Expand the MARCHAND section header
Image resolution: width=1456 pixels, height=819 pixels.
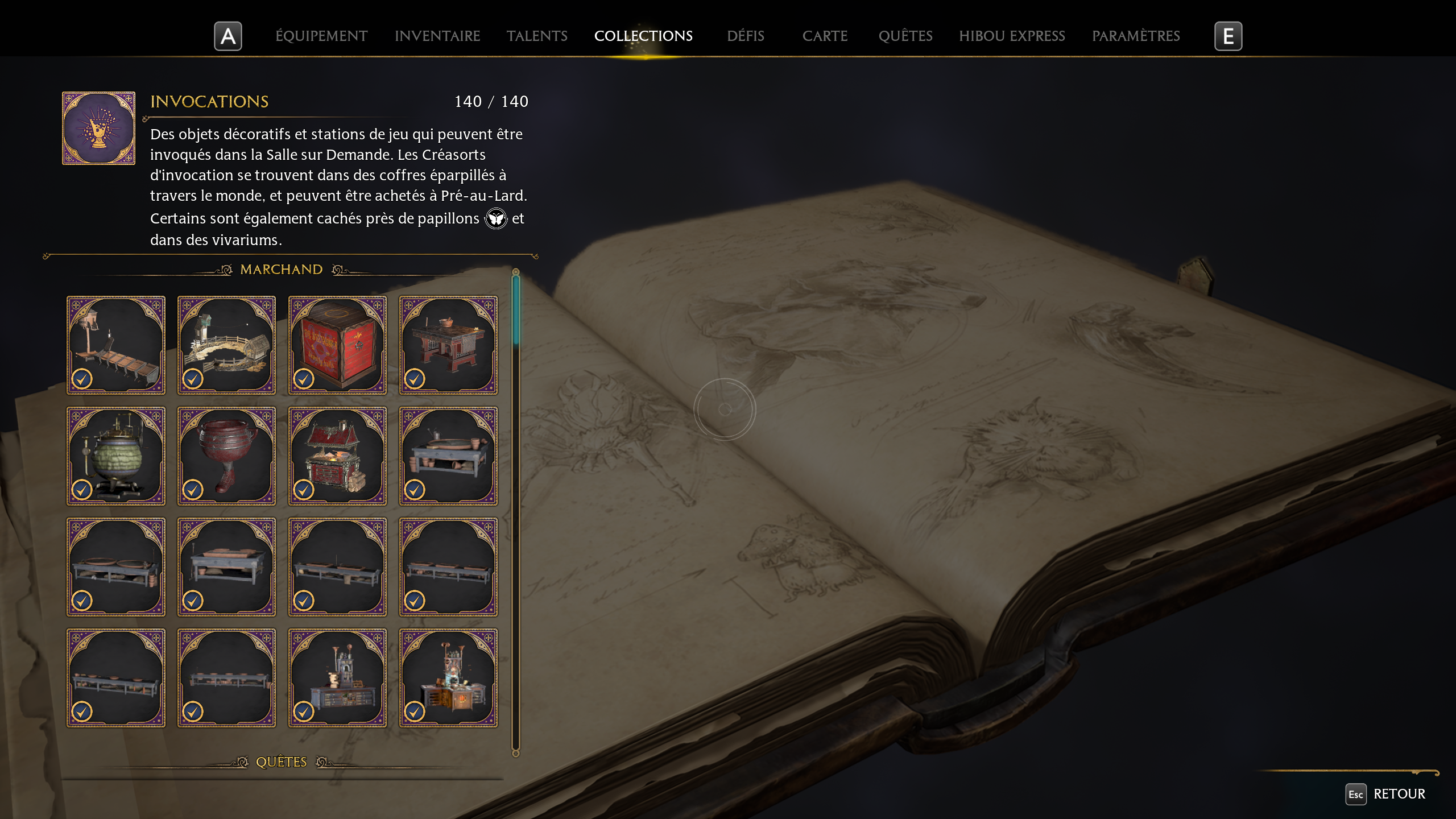281,268
